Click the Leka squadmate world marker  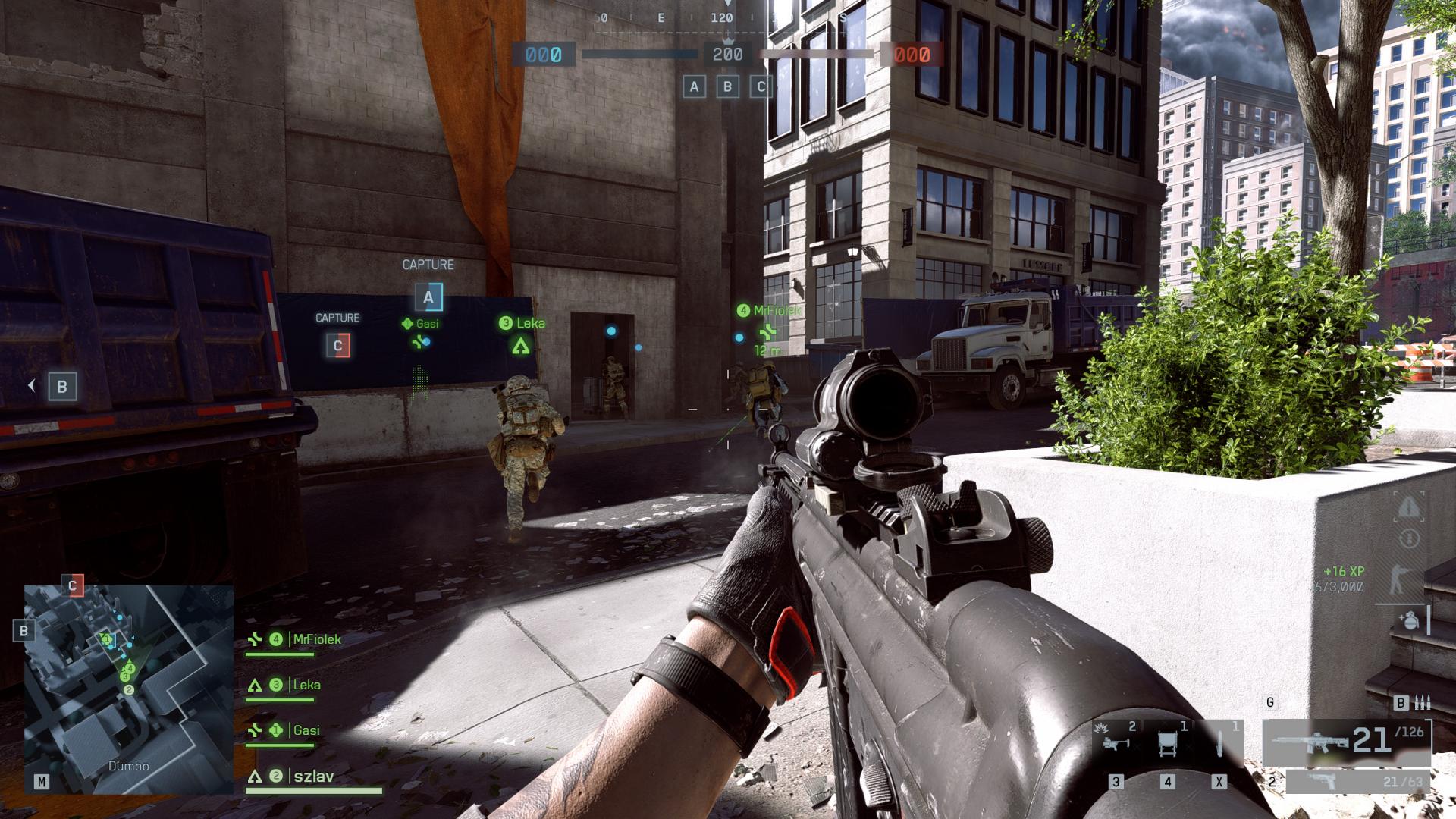point(521,347)
